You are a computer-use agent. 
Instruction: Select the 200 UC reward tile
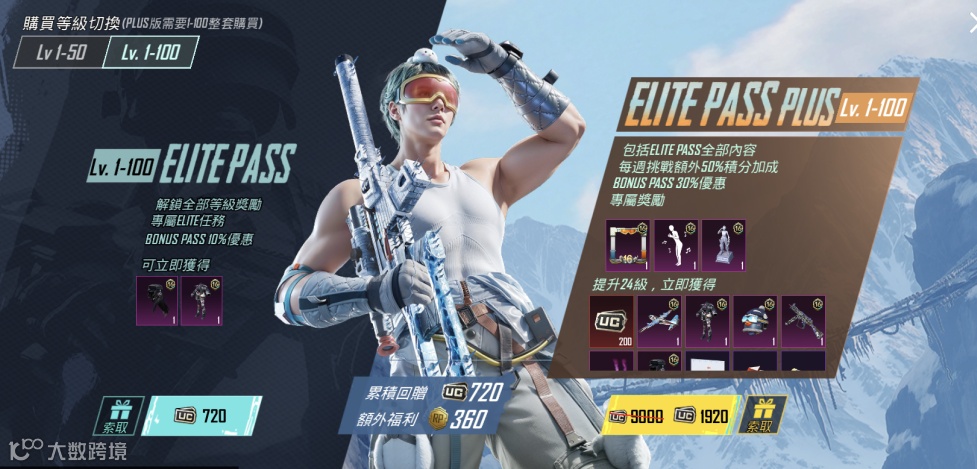611,321
